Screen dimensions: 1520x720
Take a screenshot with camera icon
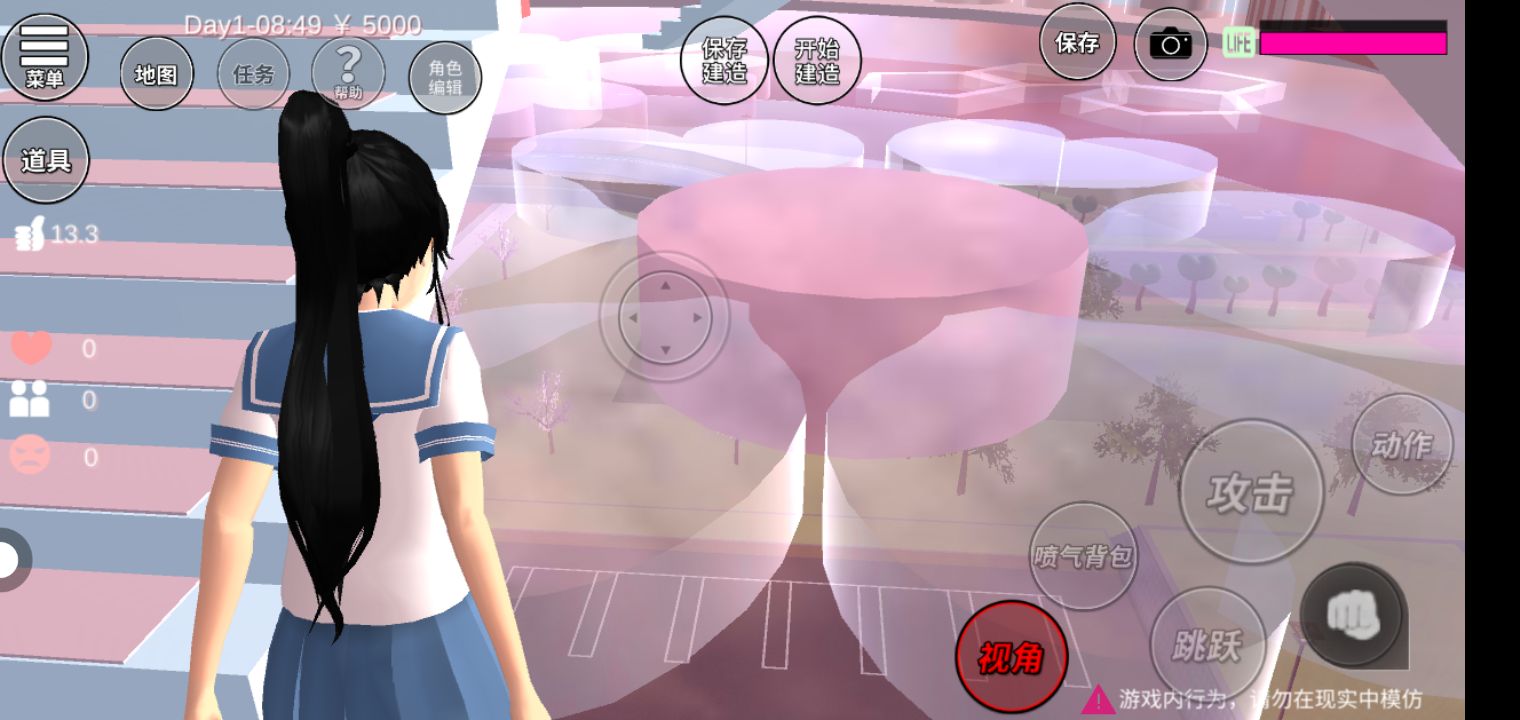pyautogui.click(x=1170, y=44)
